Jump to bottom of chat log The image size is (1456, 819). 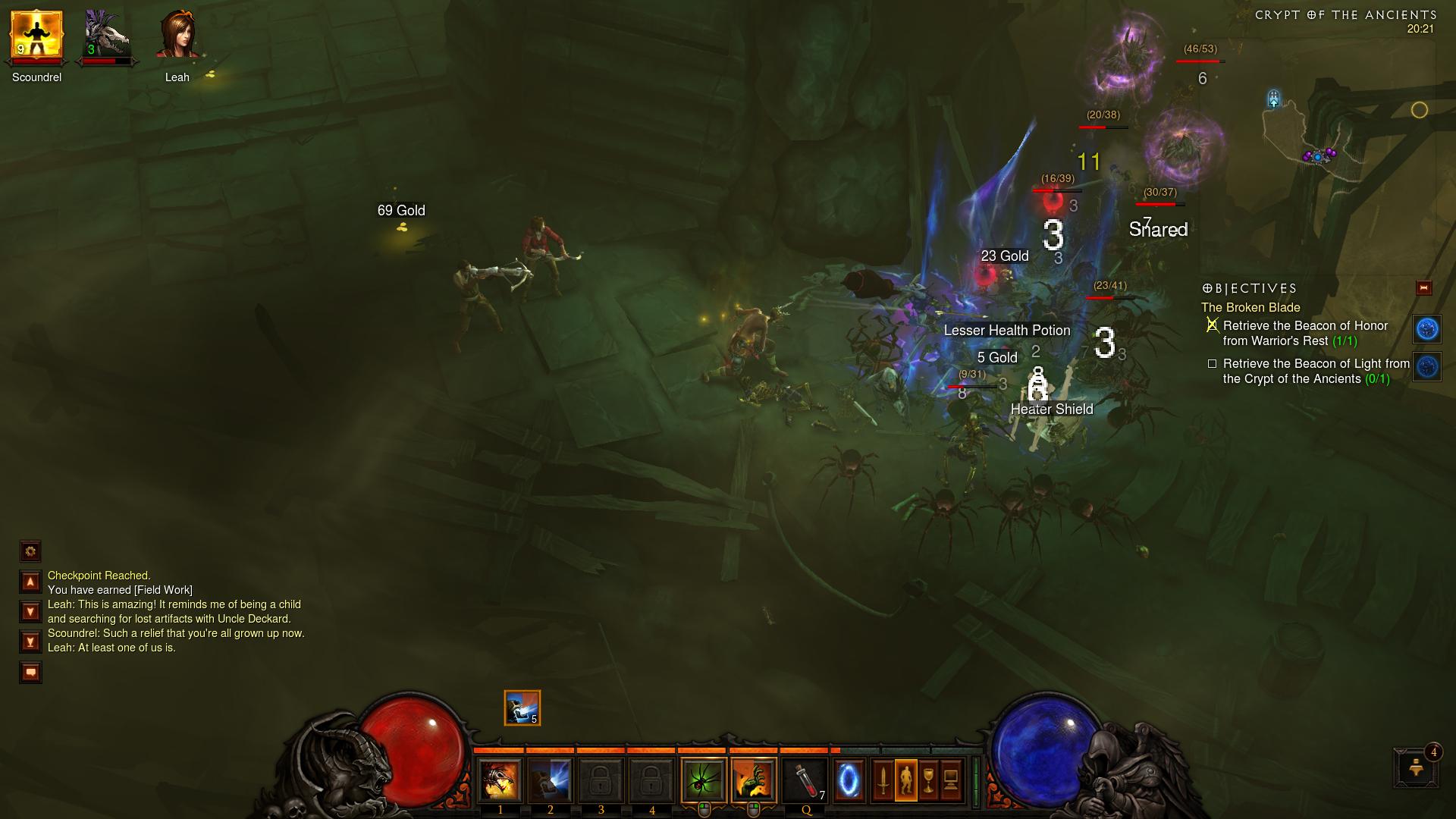[x=30, y=642]
